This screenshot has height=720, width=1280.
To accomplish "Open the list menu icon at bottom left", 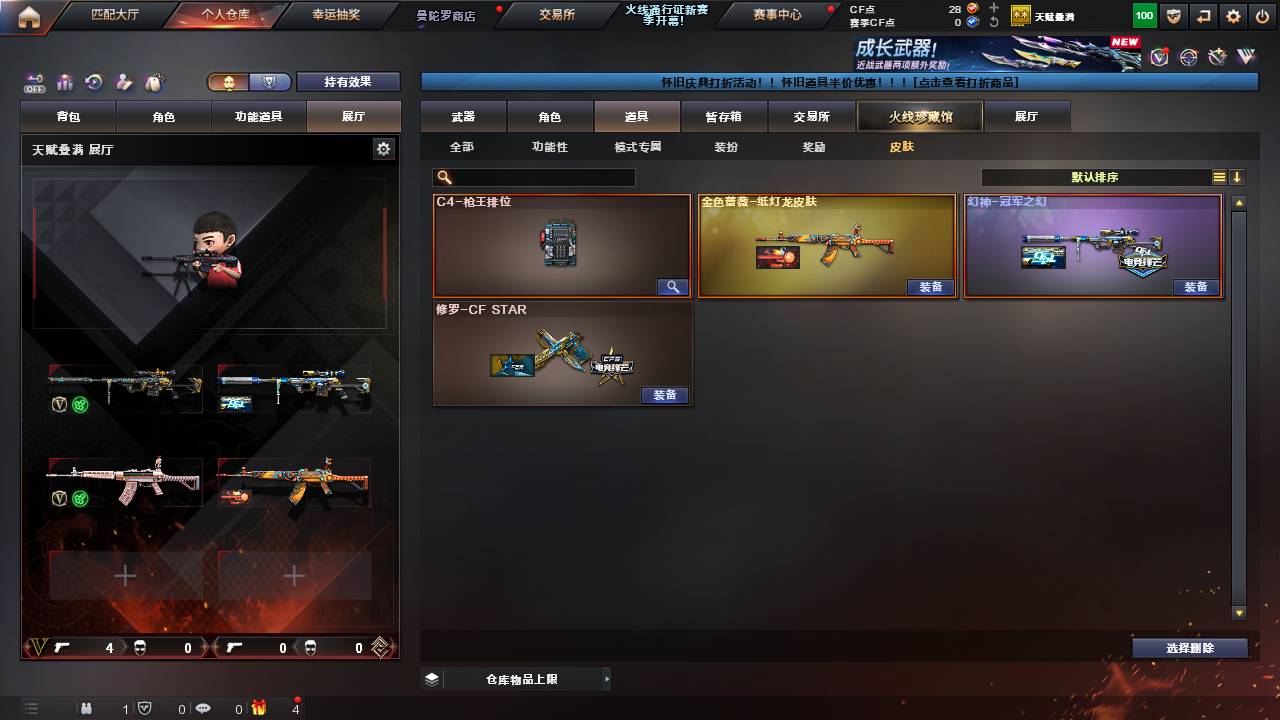I will click(33, 708).
